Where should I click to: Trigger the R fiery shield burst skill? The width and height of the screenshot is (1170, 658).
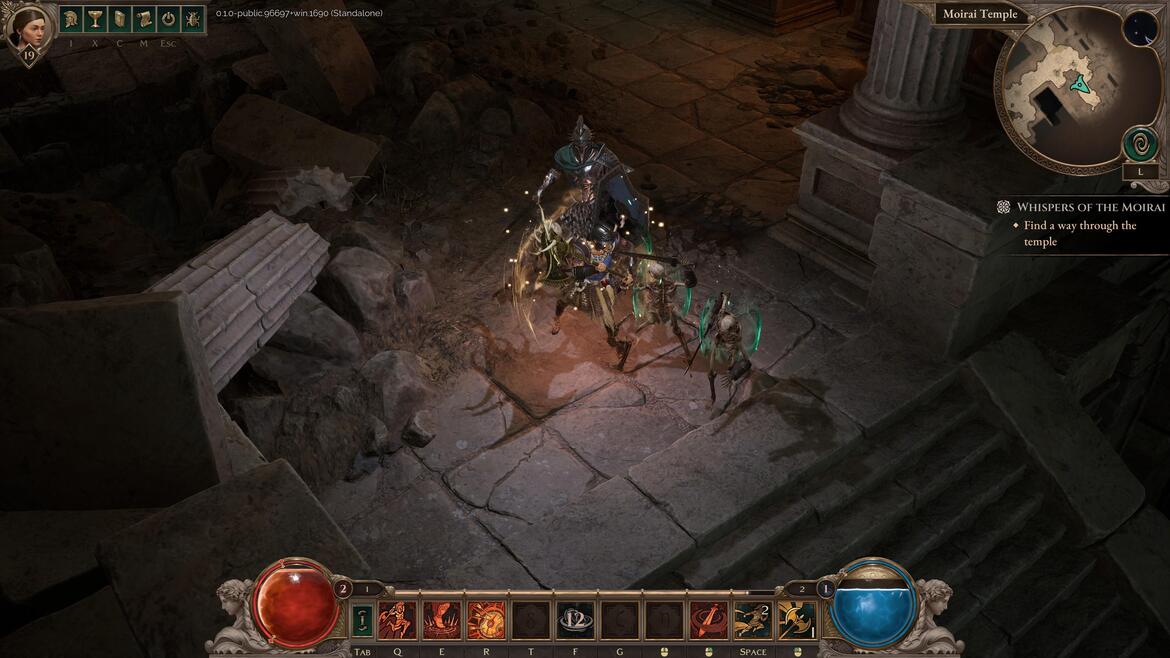486,620
